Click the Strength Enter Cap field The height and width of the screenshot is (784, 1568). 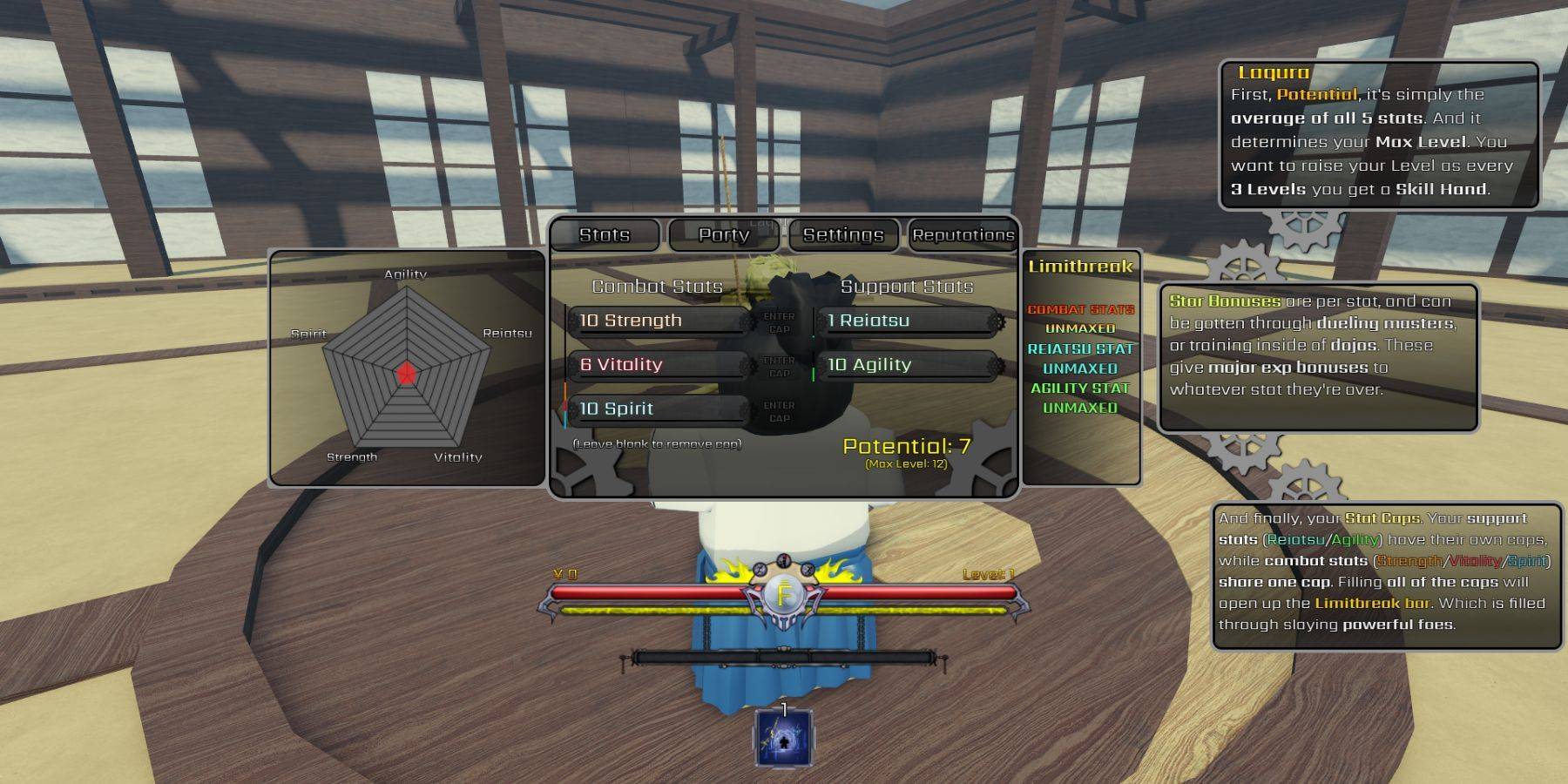779,322
